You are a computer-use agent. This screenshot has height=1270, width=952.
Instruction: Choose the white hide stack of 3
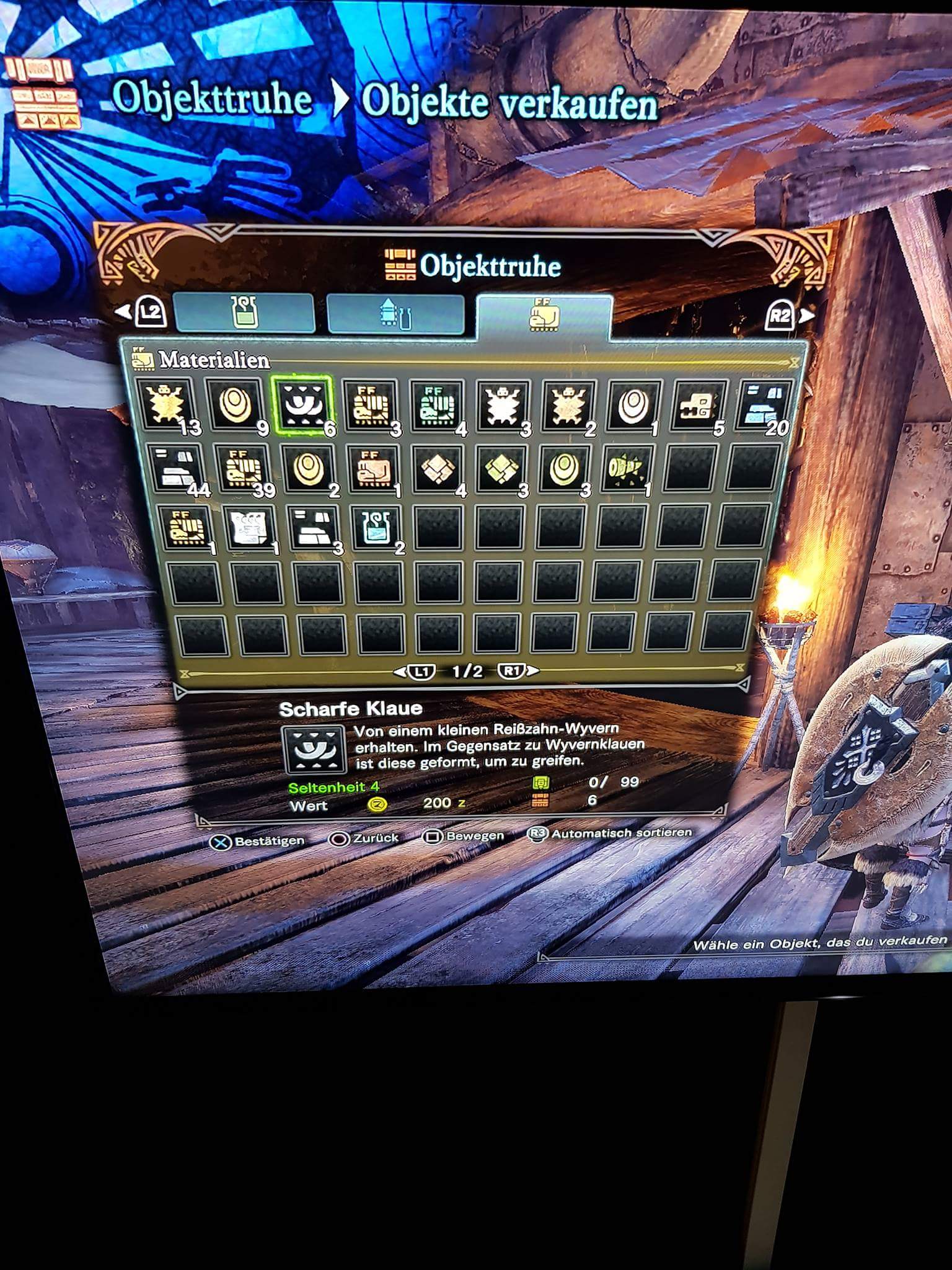point(505,407)
